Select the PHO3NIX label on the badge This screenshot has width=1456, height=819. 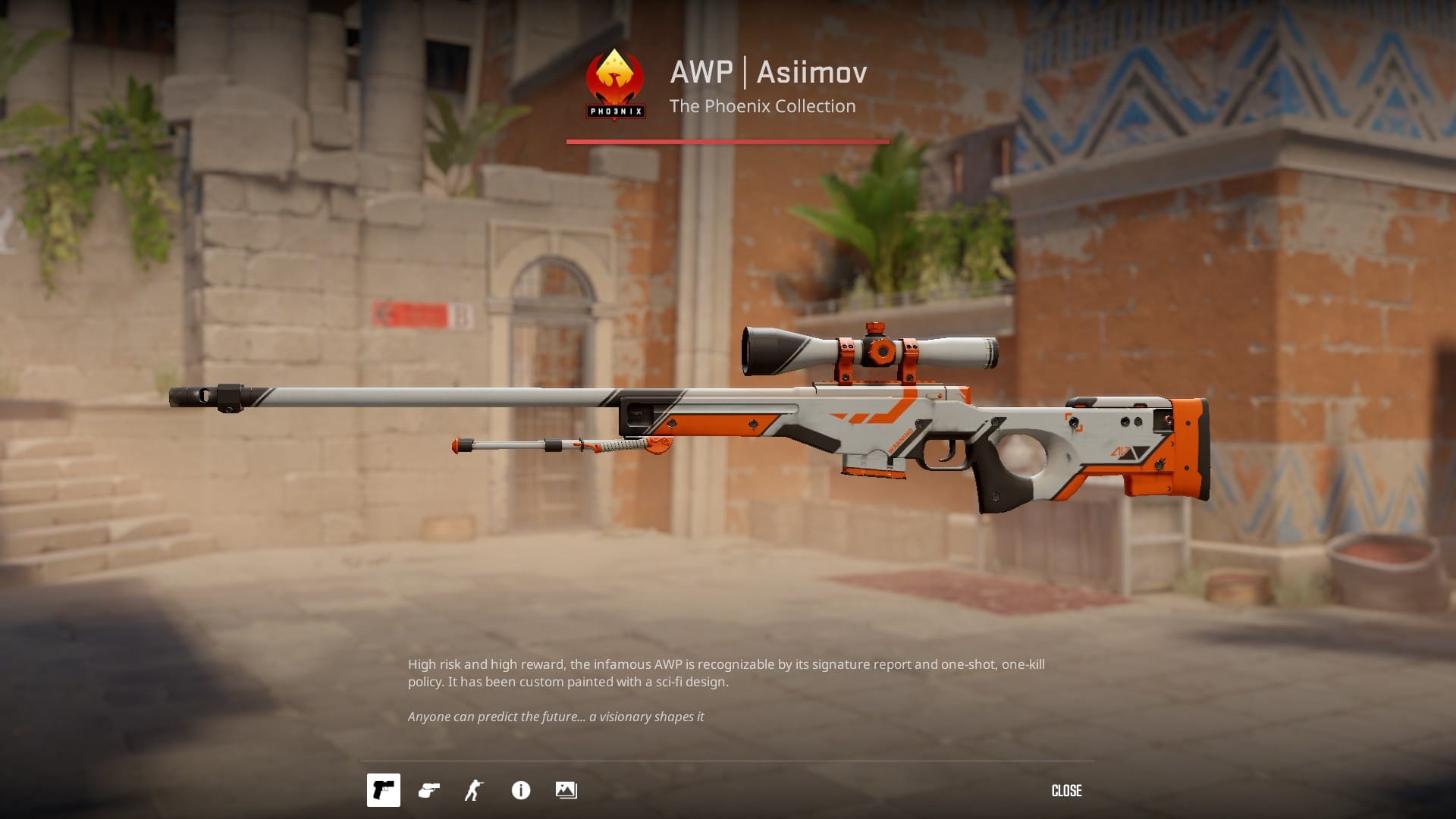614,112
